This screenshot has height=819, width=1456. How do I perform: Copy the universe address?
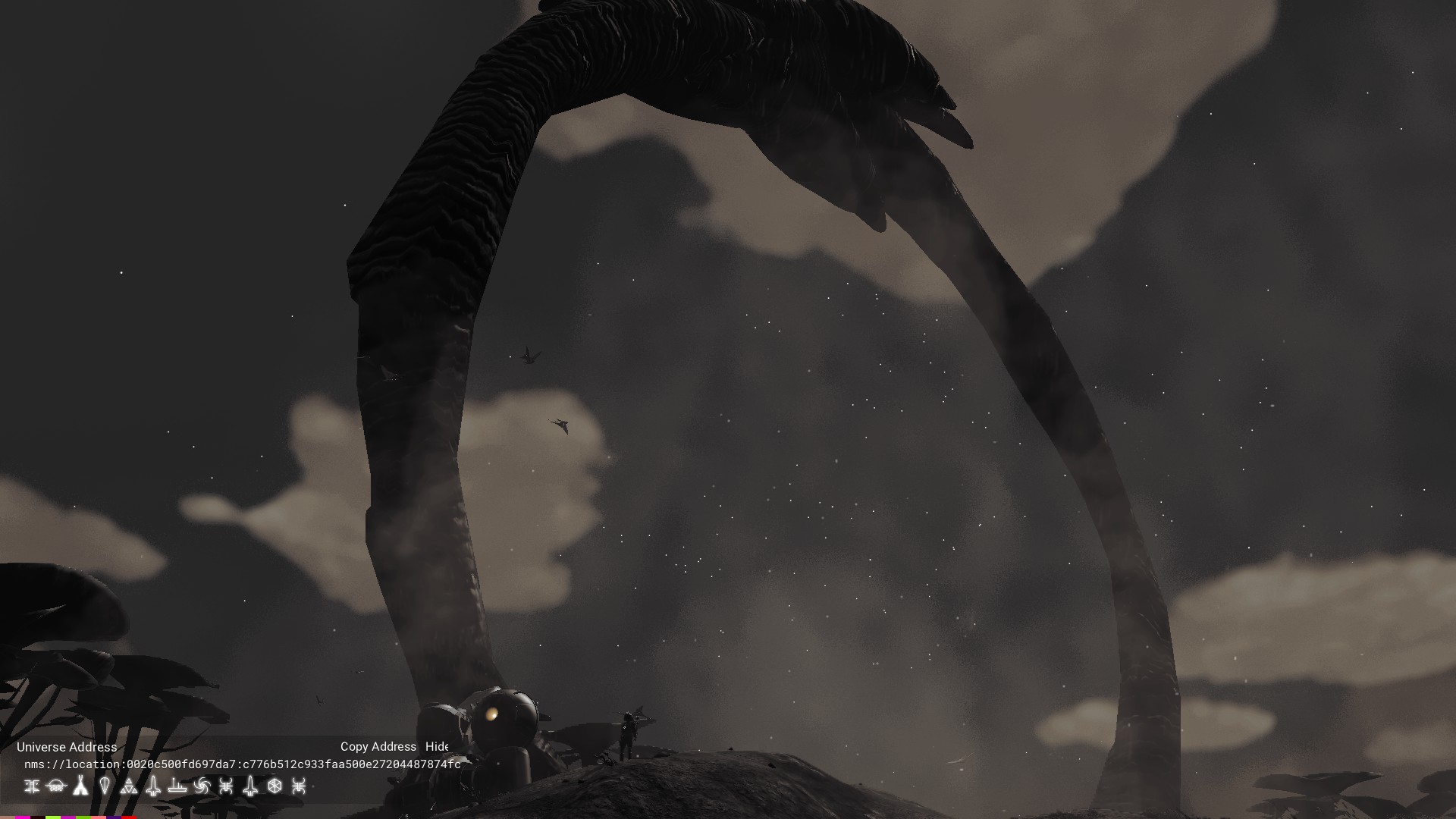(x=378, y=747)
